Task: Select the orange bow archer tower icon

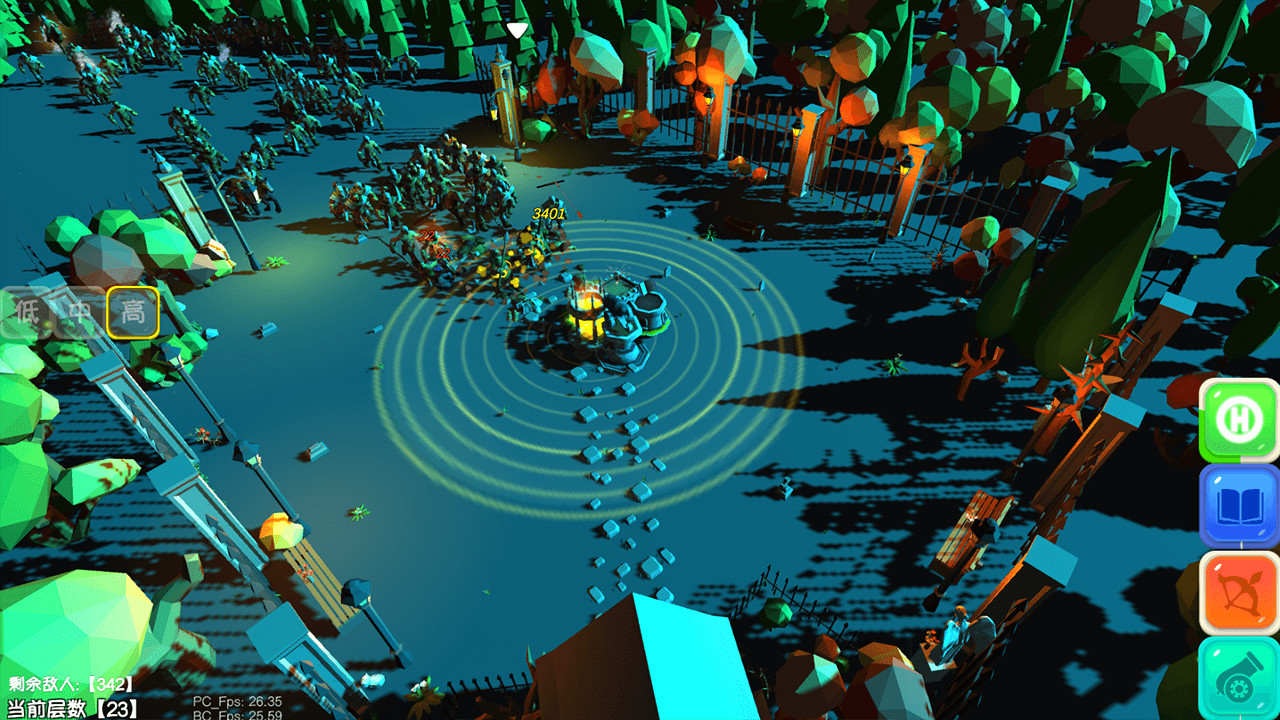Action: (x=1237, y=592)
